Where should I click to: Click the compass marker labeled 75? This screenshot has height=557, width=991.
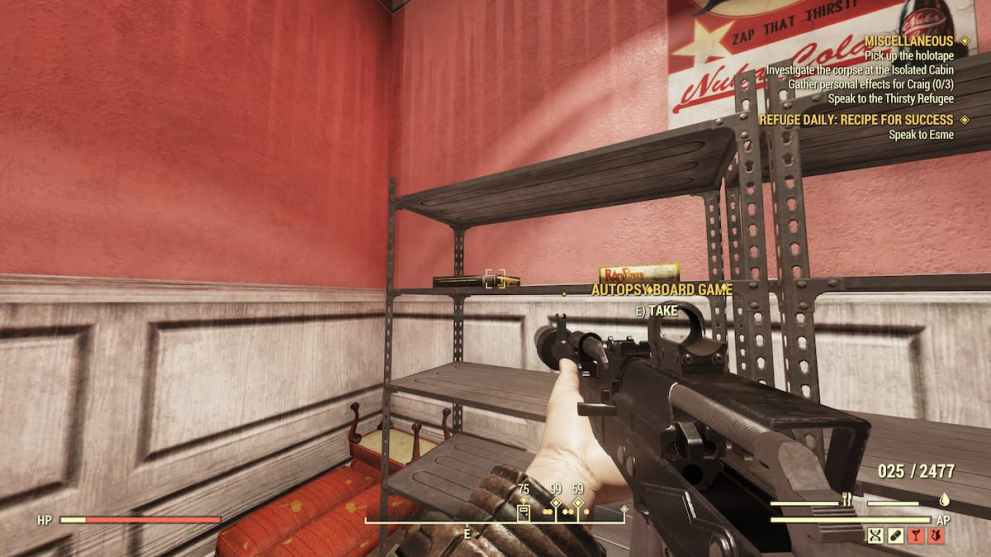coord(523,509)
